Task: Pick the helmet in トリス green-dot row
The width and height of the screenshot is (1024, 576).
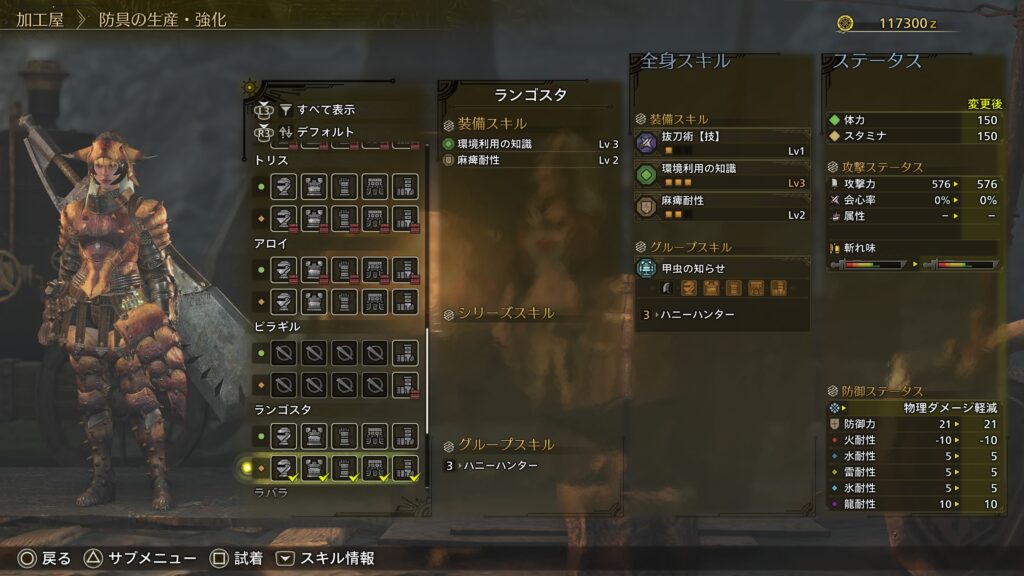Action: click(285, 187)
